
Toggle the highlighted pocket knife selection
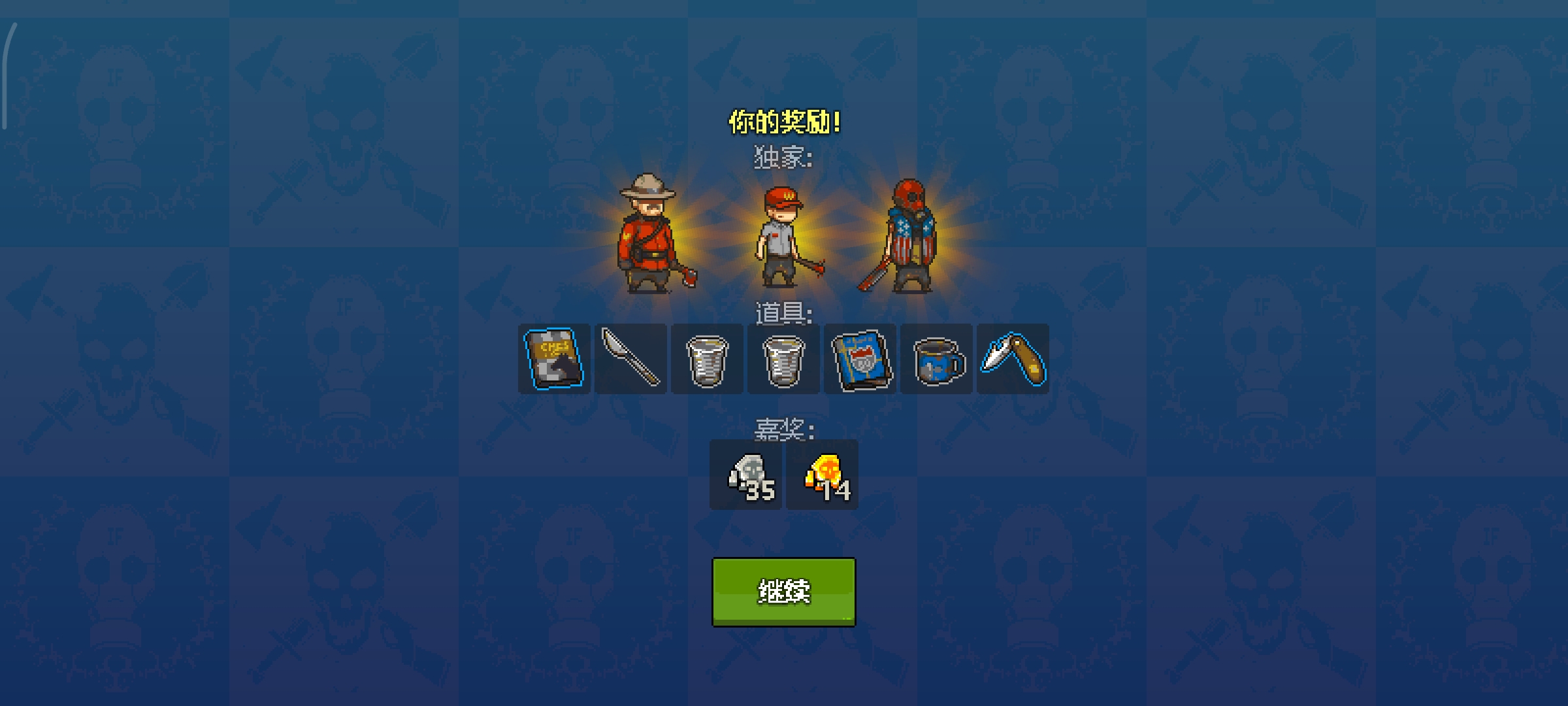1013,360
